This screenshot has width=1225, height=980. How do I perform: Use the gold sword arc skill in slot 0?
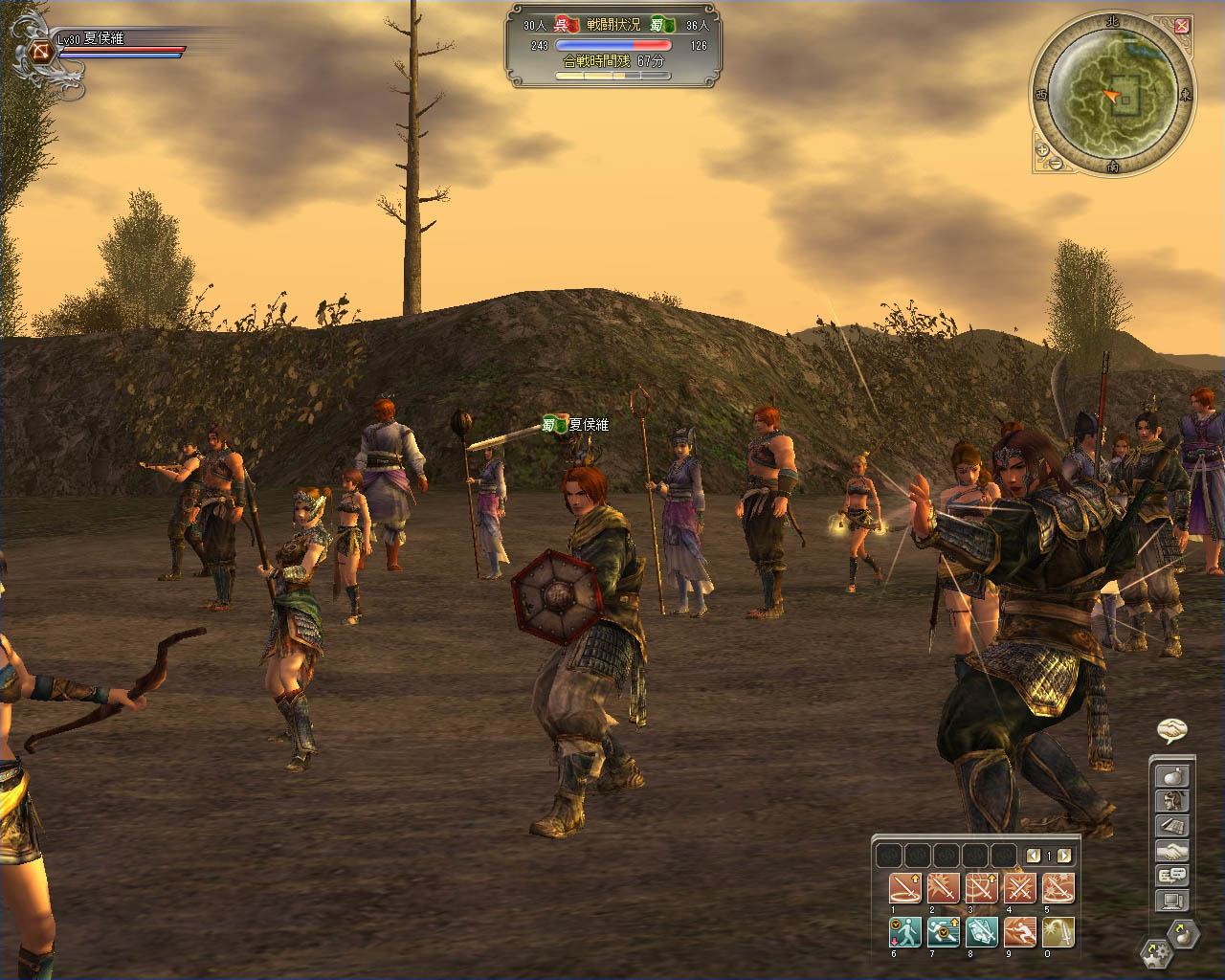point(1058,931)
